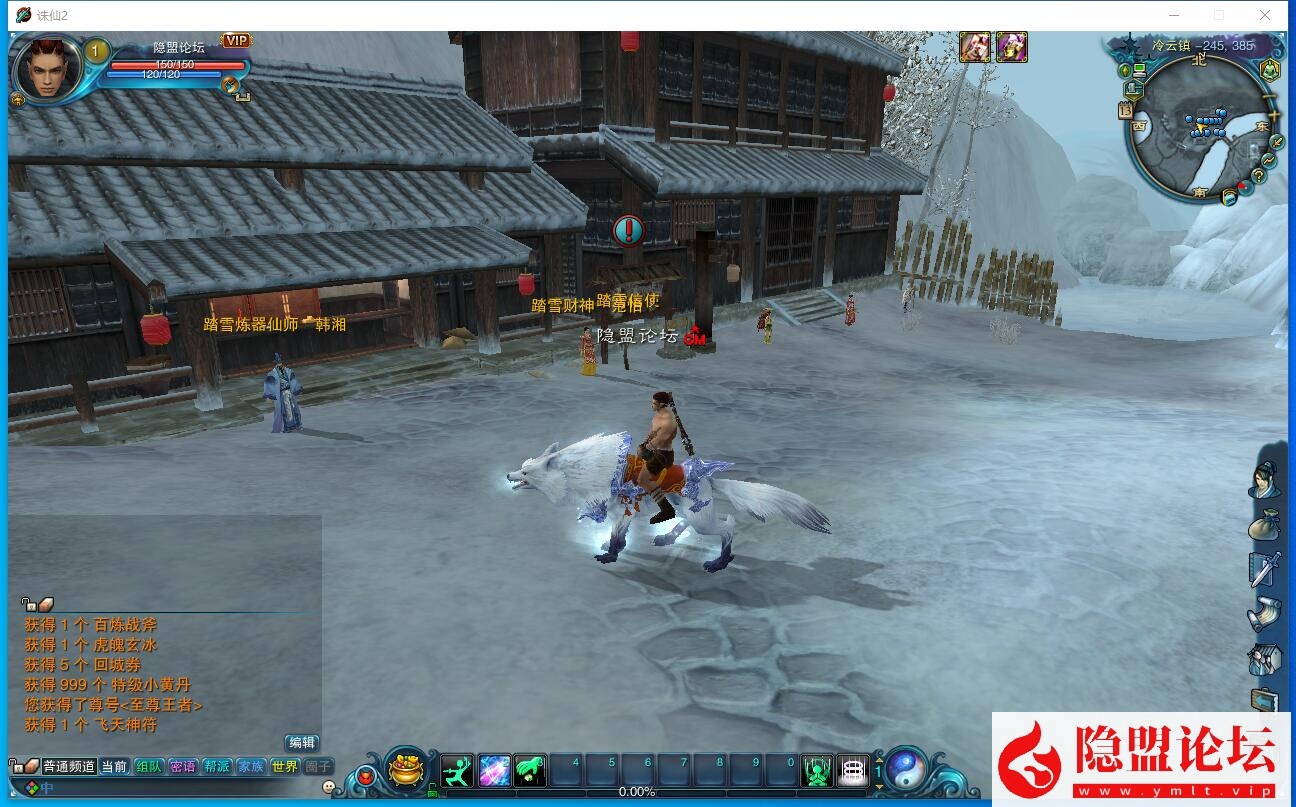Choose the 密语 whisper channel tab
The width and height of the screenshot is (1296, 807).
click(183, 766)
